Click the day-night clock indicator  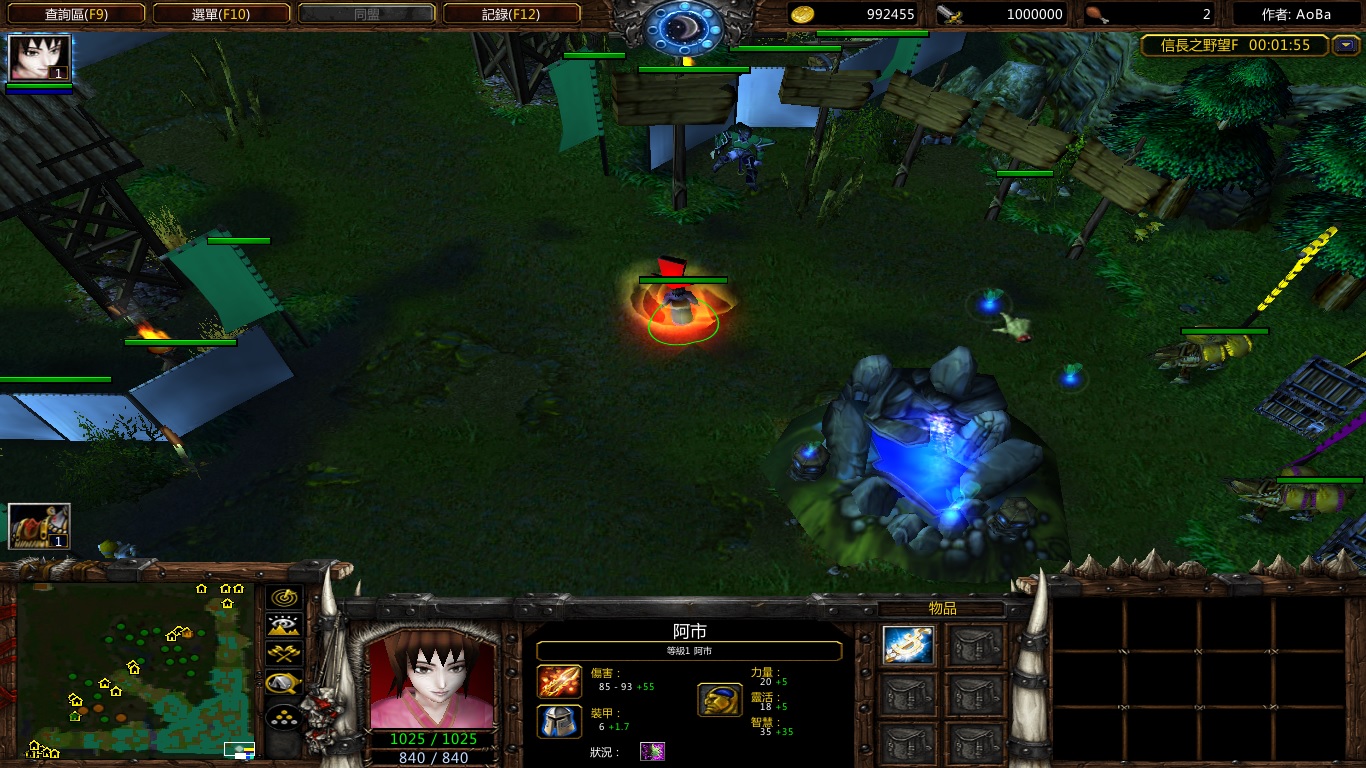pos(684,28)
